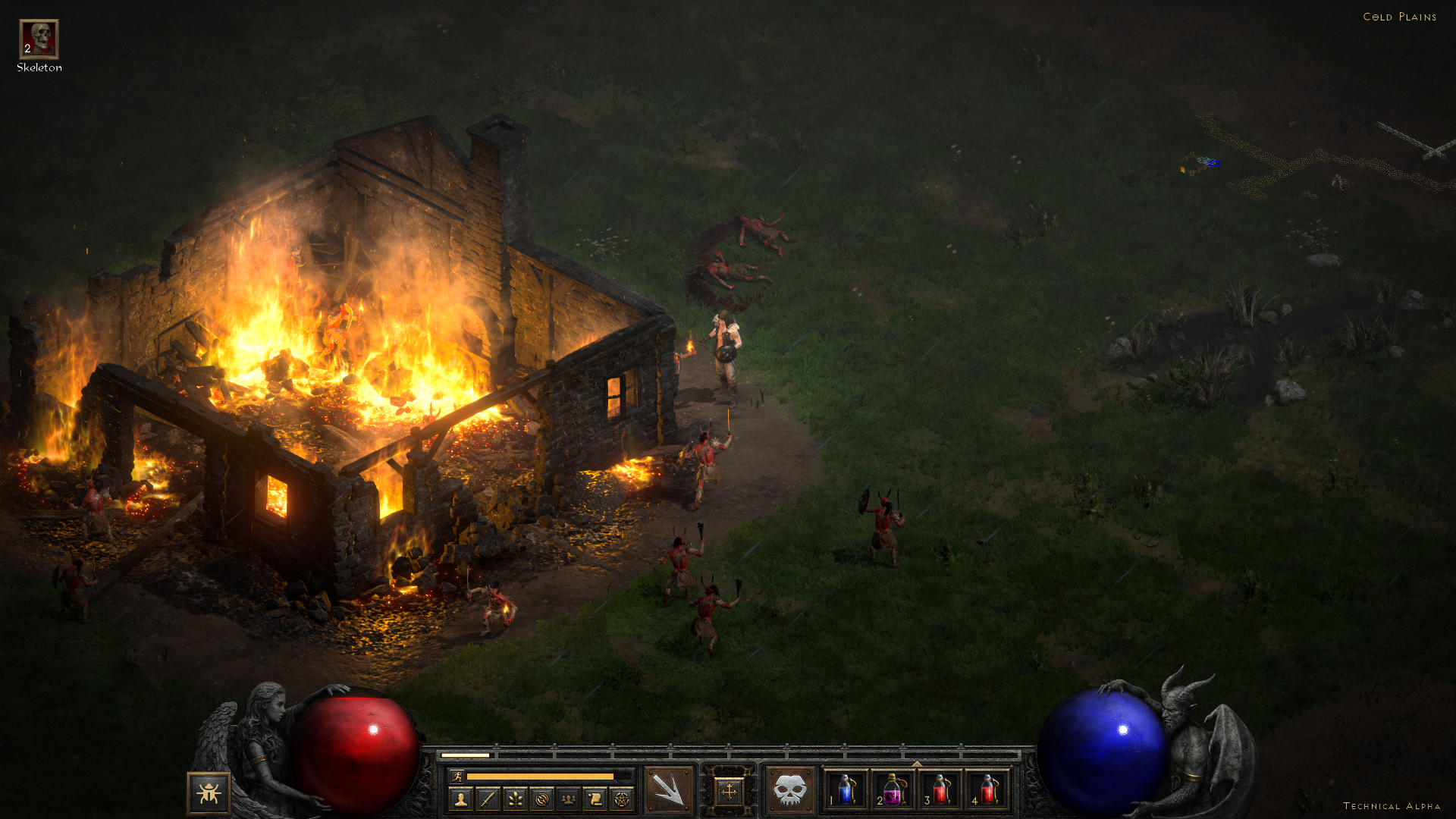1456x819 pixels.
Task: Use the blue mana potion in slot 1
Action: click(x=846, y=790)
